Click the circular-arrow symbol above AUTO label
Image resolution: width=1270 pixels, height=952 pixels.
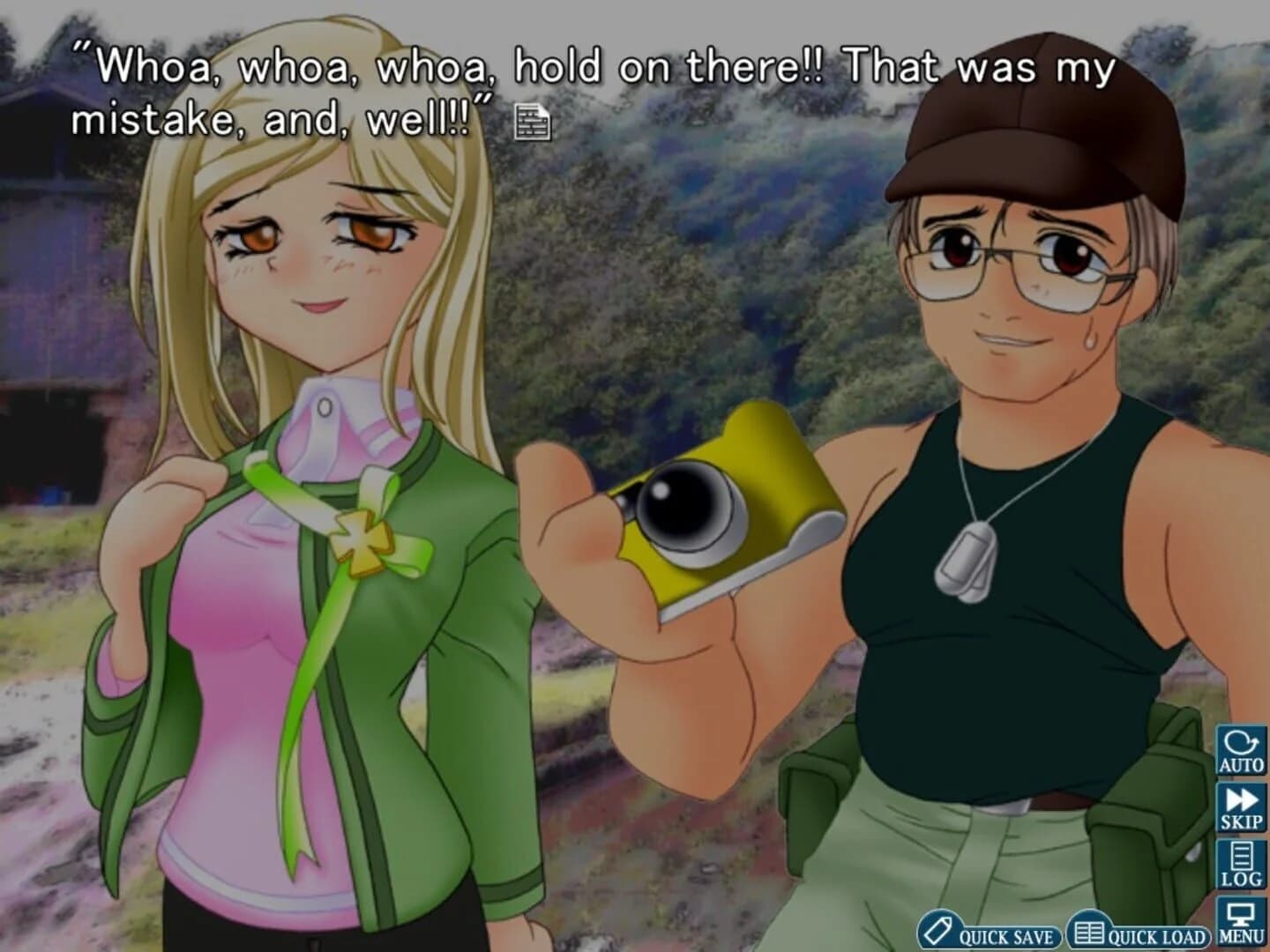(1241, 740)
